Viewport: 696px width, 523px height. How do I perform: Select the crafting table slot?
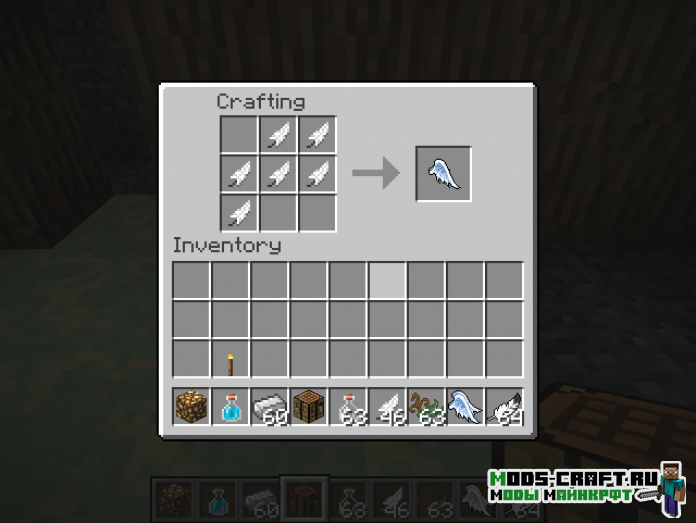[x=308, y=408]
